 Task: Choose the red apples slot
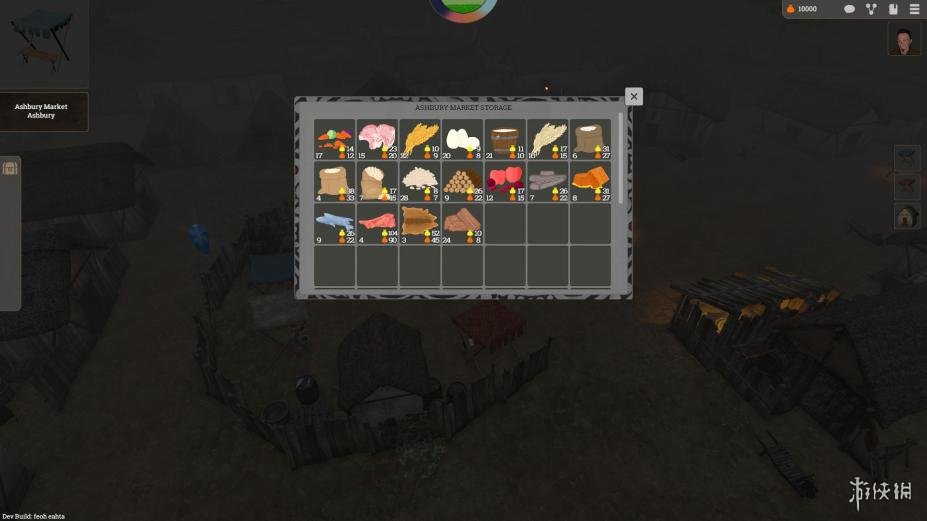point(505,182)
